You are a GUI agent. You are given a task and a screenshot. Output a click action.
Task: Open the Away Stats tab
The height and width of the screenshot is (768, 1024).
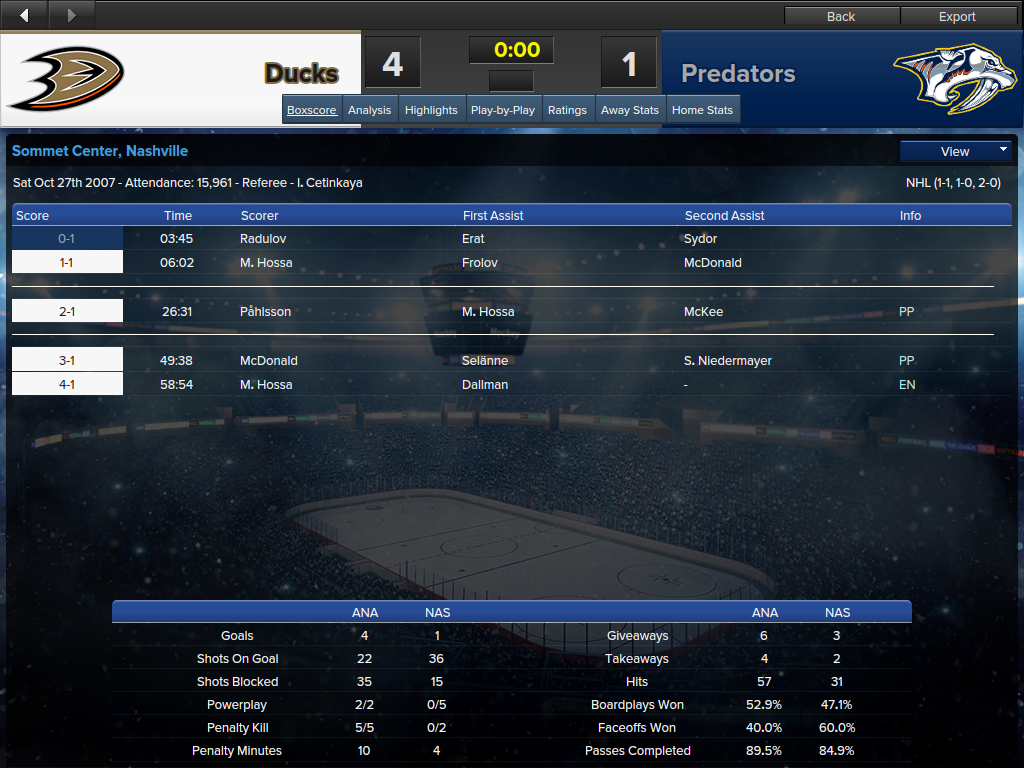(x=630, y=110)
